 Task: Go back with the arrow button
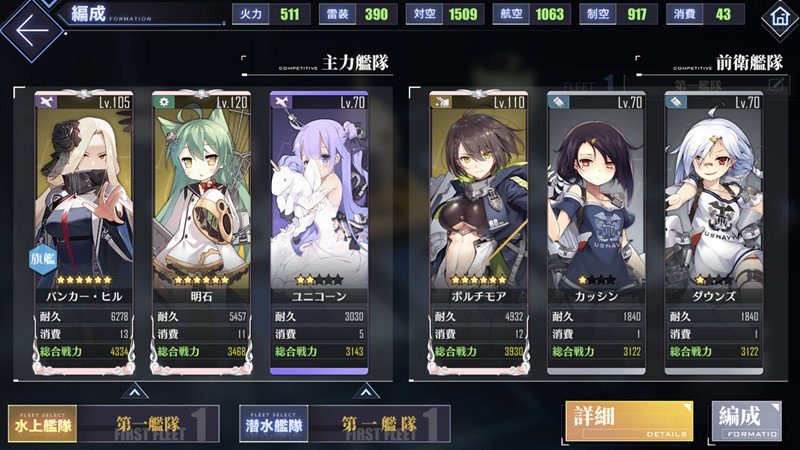click(30, 29)
